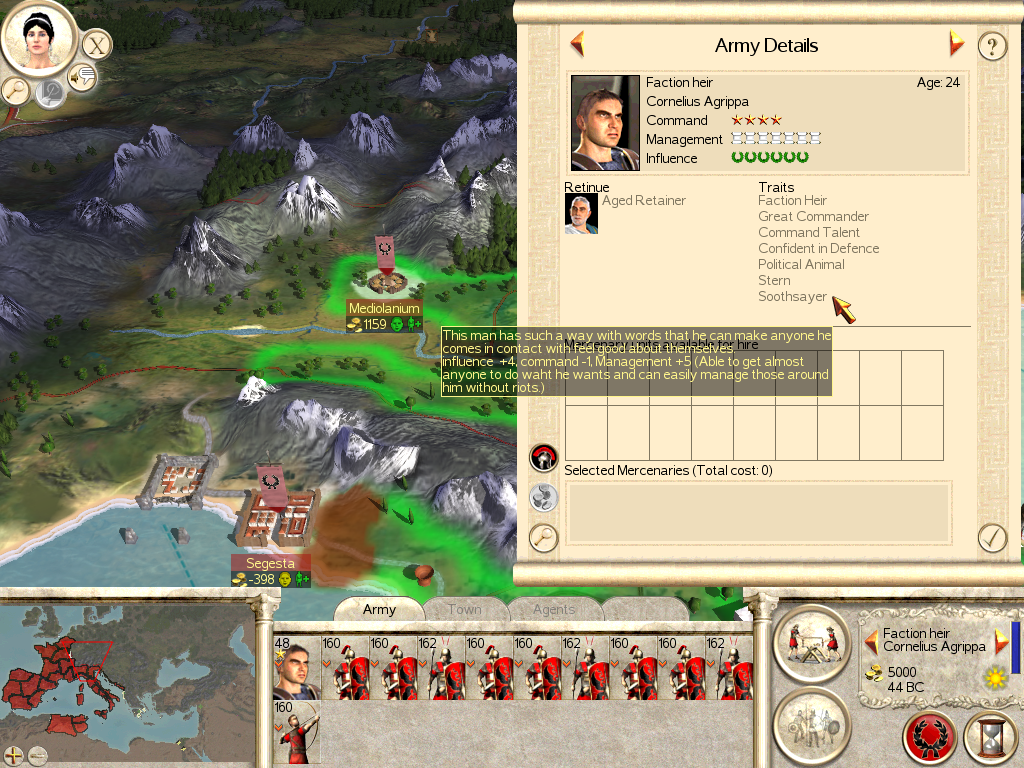1024x768 pixels.
Task: Dismiss the advisor with the X button
Action: point(96,45)
